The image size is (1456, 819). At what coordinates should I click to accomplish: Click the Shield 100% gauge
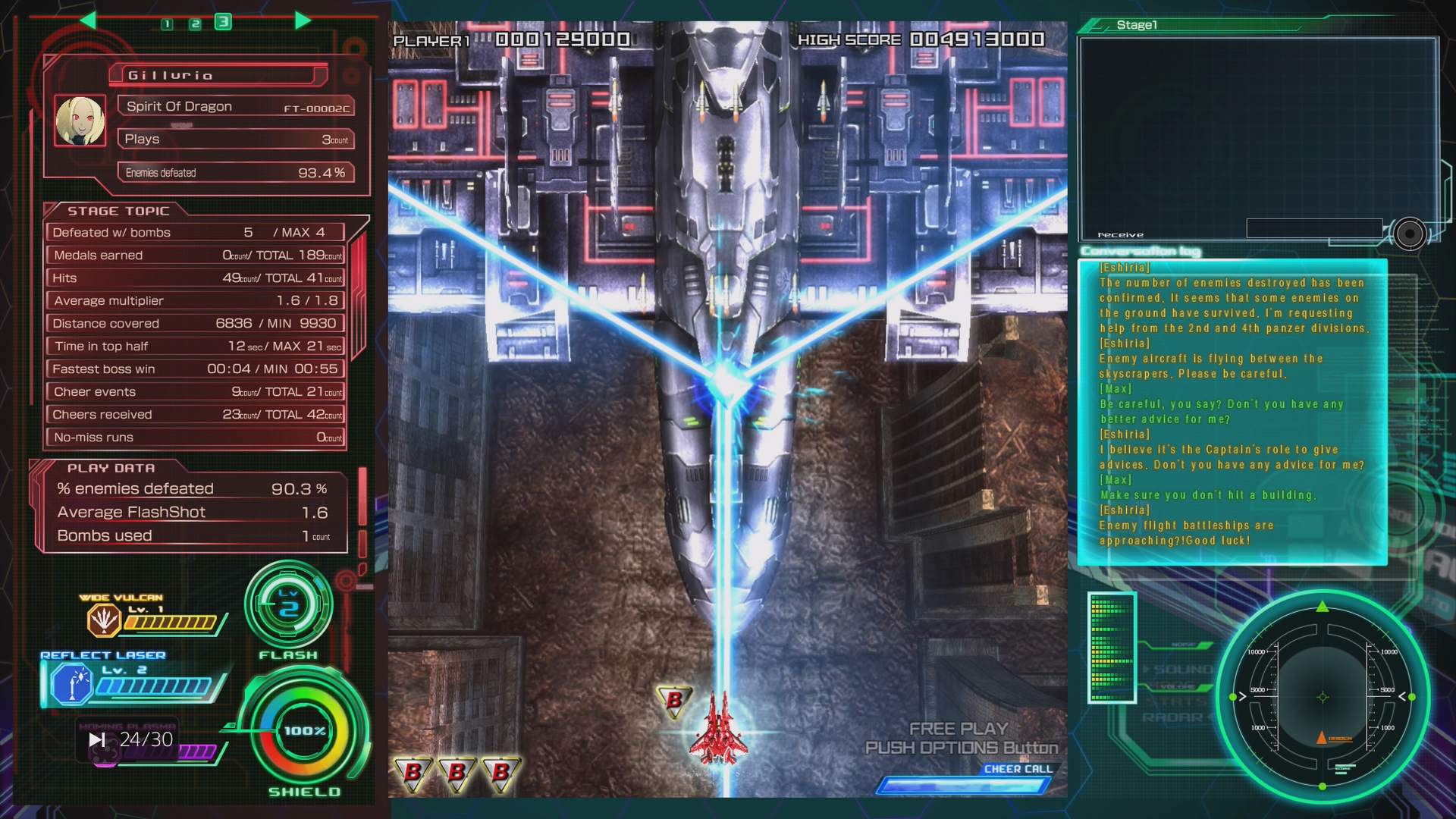click(x=305, y=731)
